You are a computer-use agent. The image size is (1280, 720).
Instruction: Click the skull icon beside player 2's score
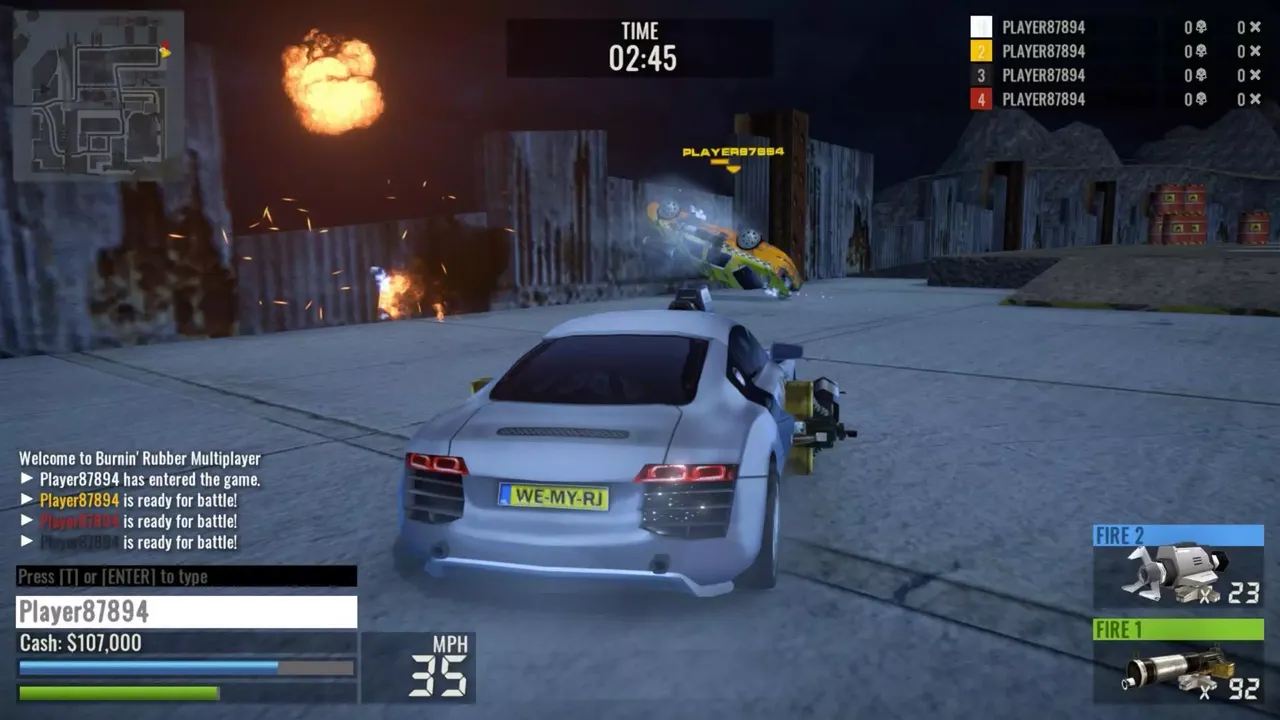(1200, 51)
